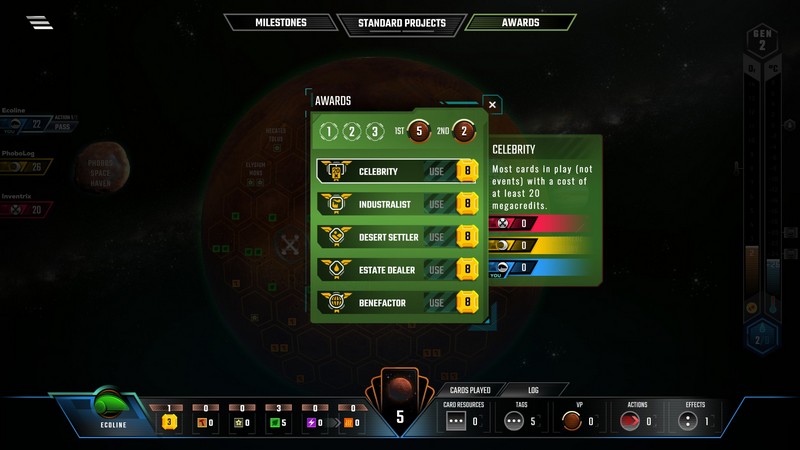Select the Ecoline corporation badge
800x450 pixels.
click(108, 410)
